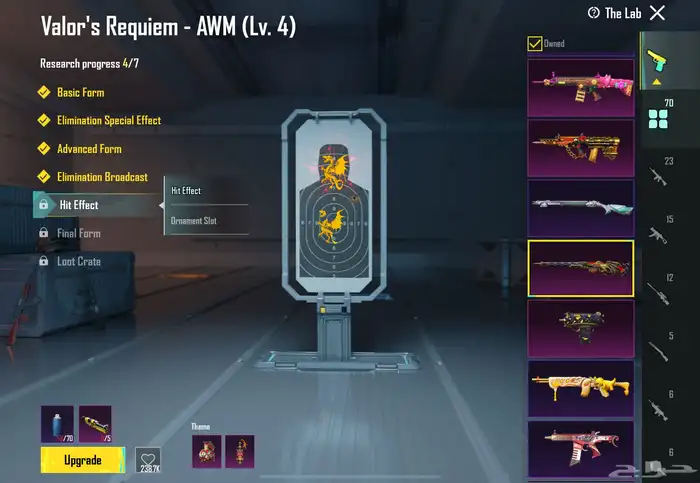Viewport: 700px width, 483px height.
Task: Open the four-squares all weapons tab
Action: 657,120
